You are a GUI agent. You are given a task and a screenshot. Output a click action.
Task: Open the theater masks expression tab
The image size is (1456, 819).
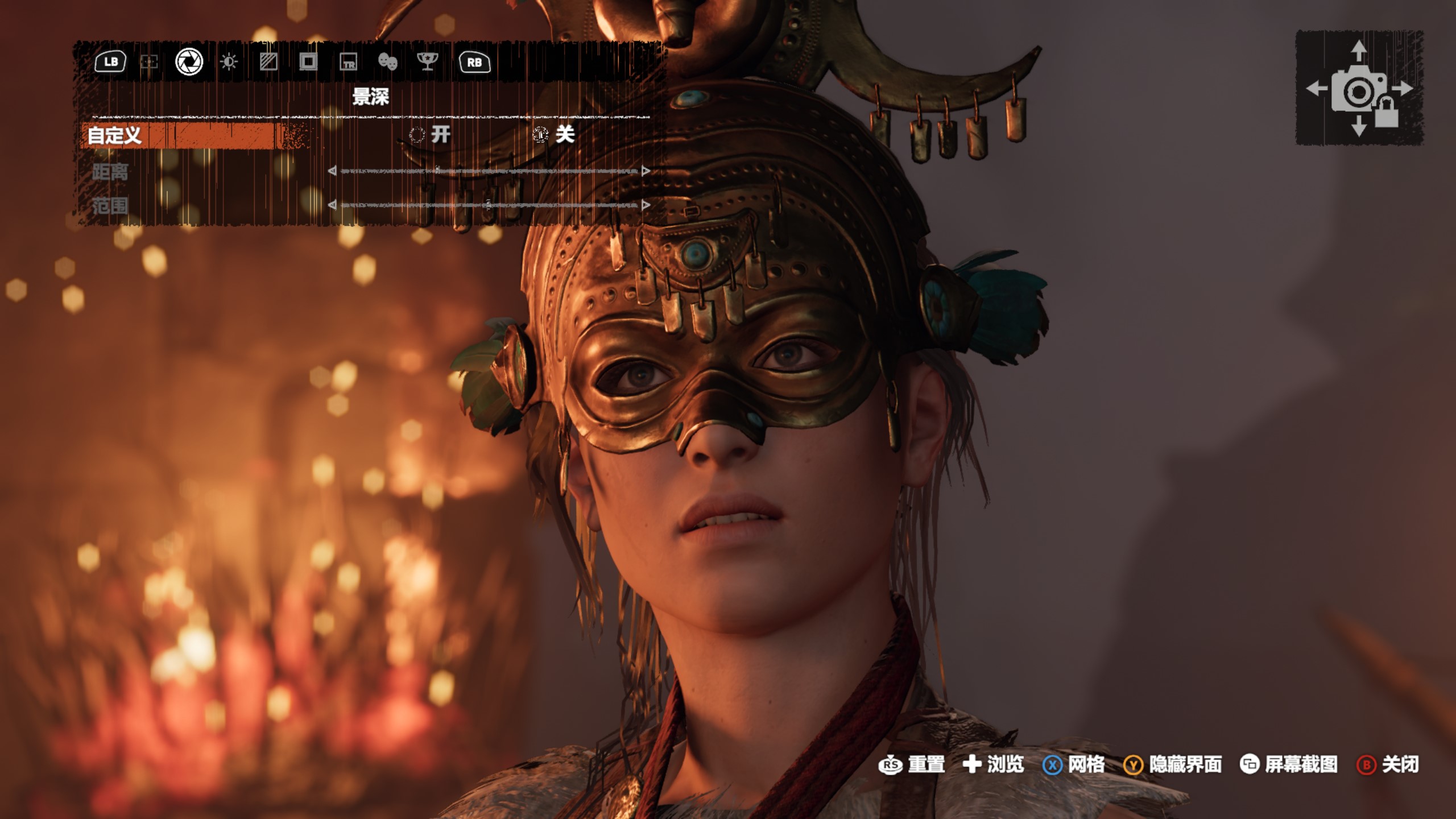[387, 62]
